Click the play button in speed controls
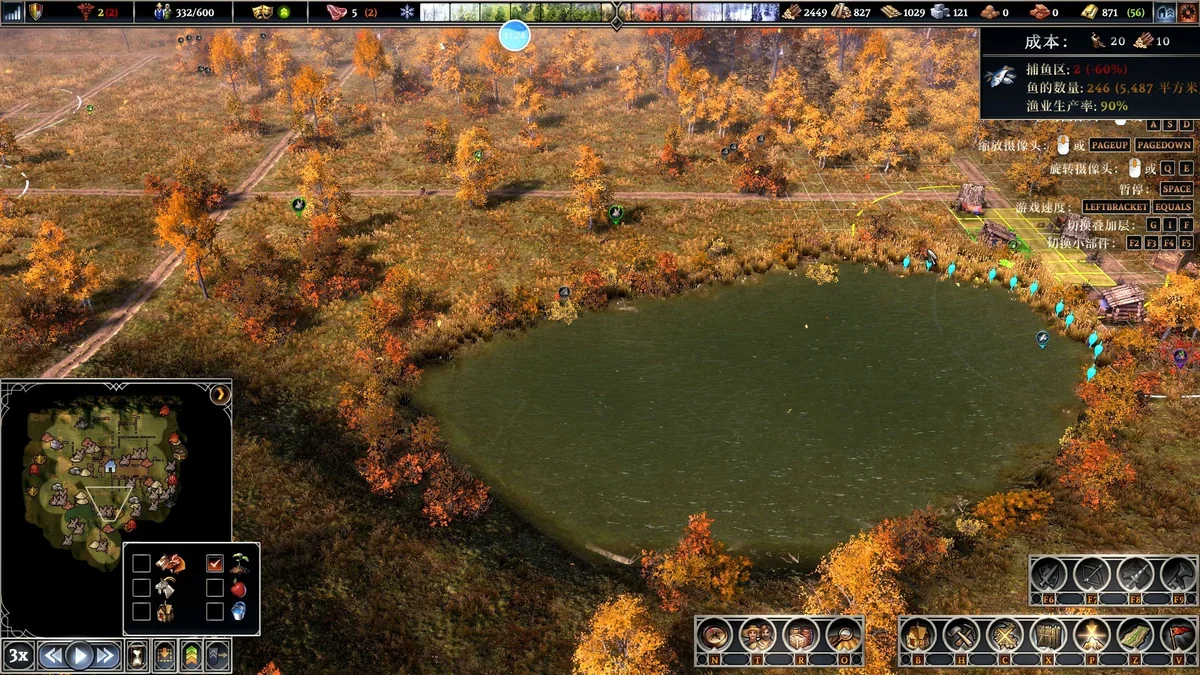1200x675 pixels. [79, 656]
